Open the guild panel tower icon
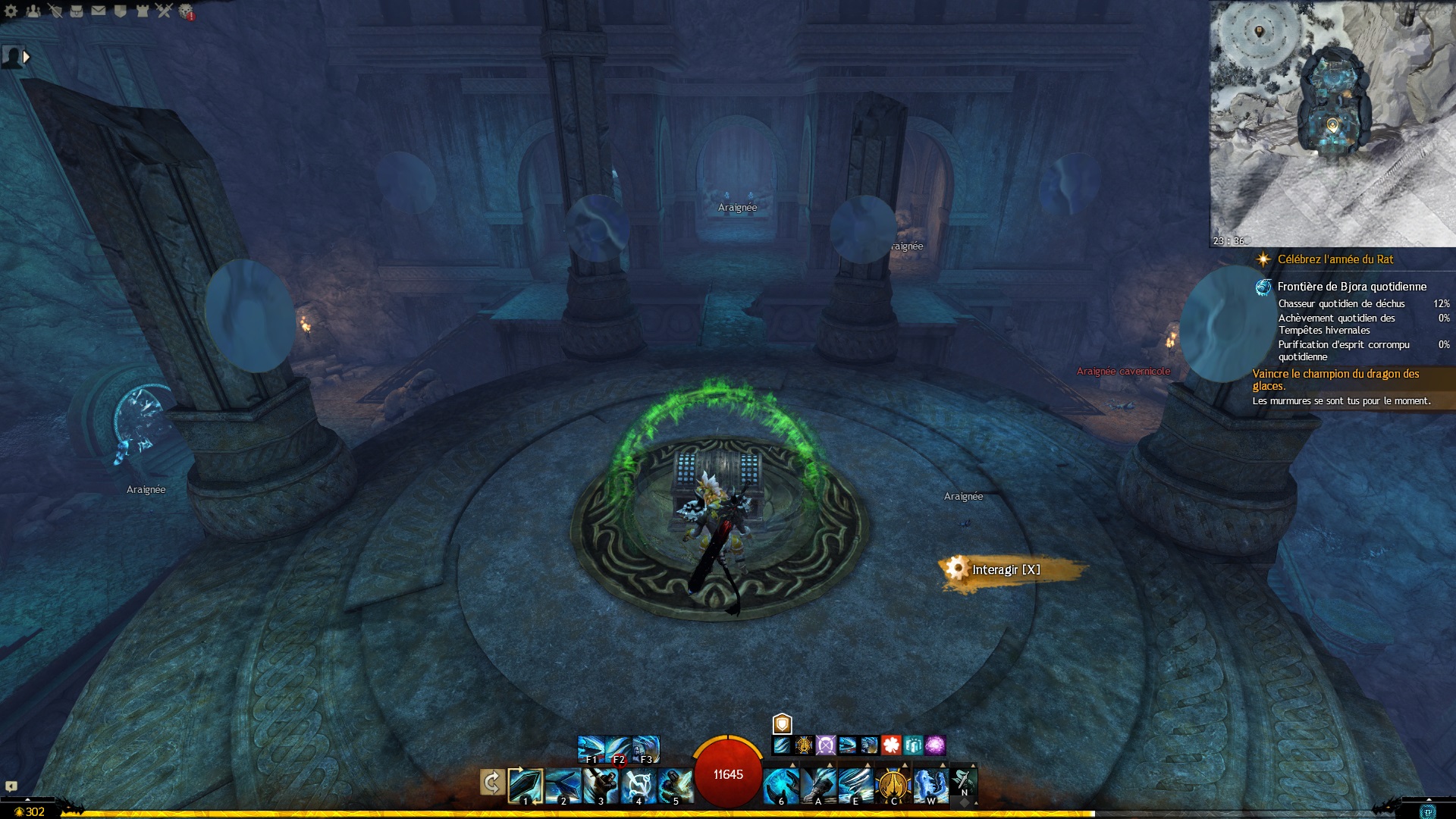 click(142, 11)
